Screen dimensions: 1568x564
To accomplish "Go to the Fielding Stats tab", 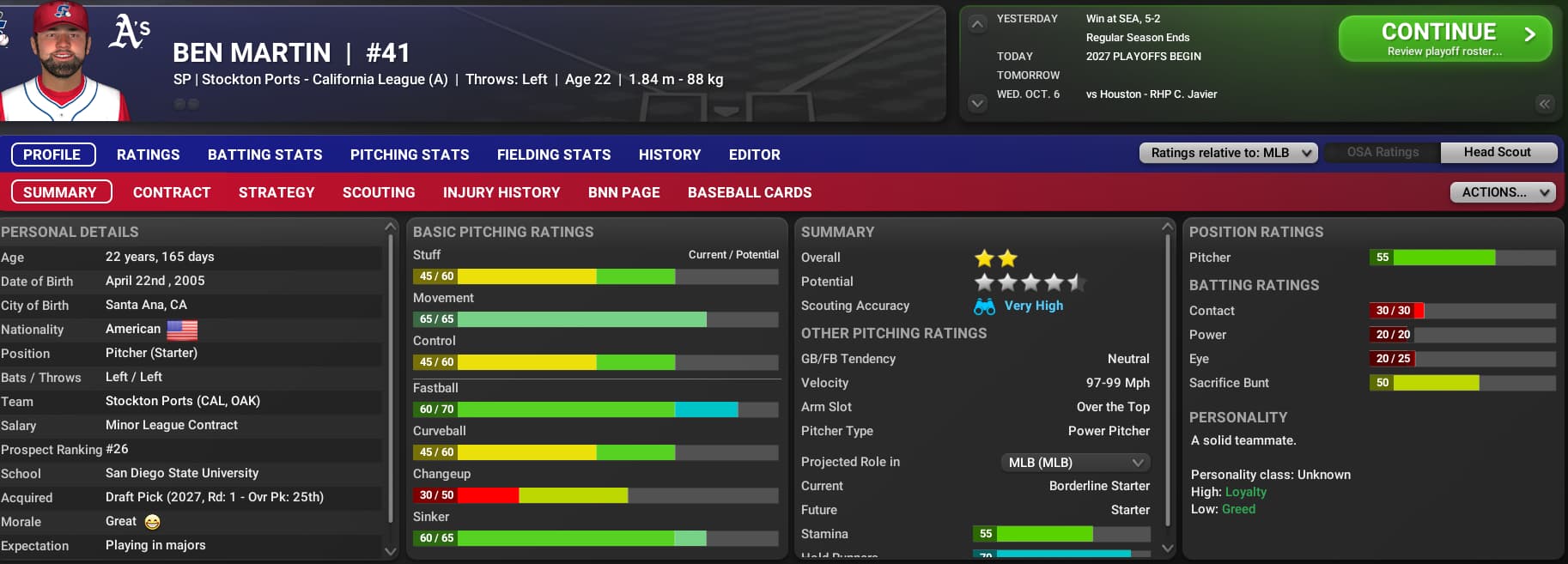I will click(x=553, y=155).
